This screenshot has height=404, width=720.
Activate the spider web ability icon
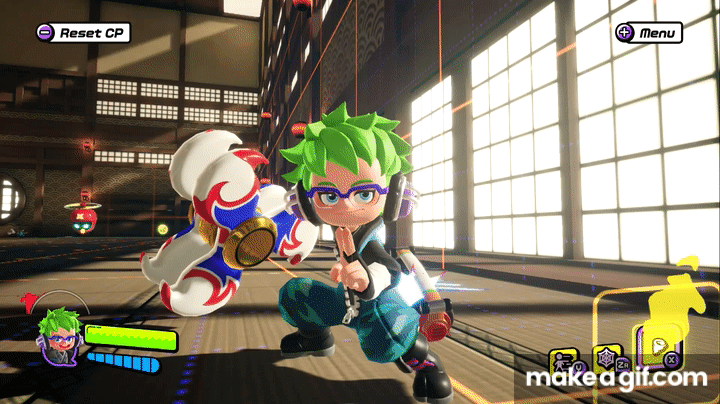(605, 357)
